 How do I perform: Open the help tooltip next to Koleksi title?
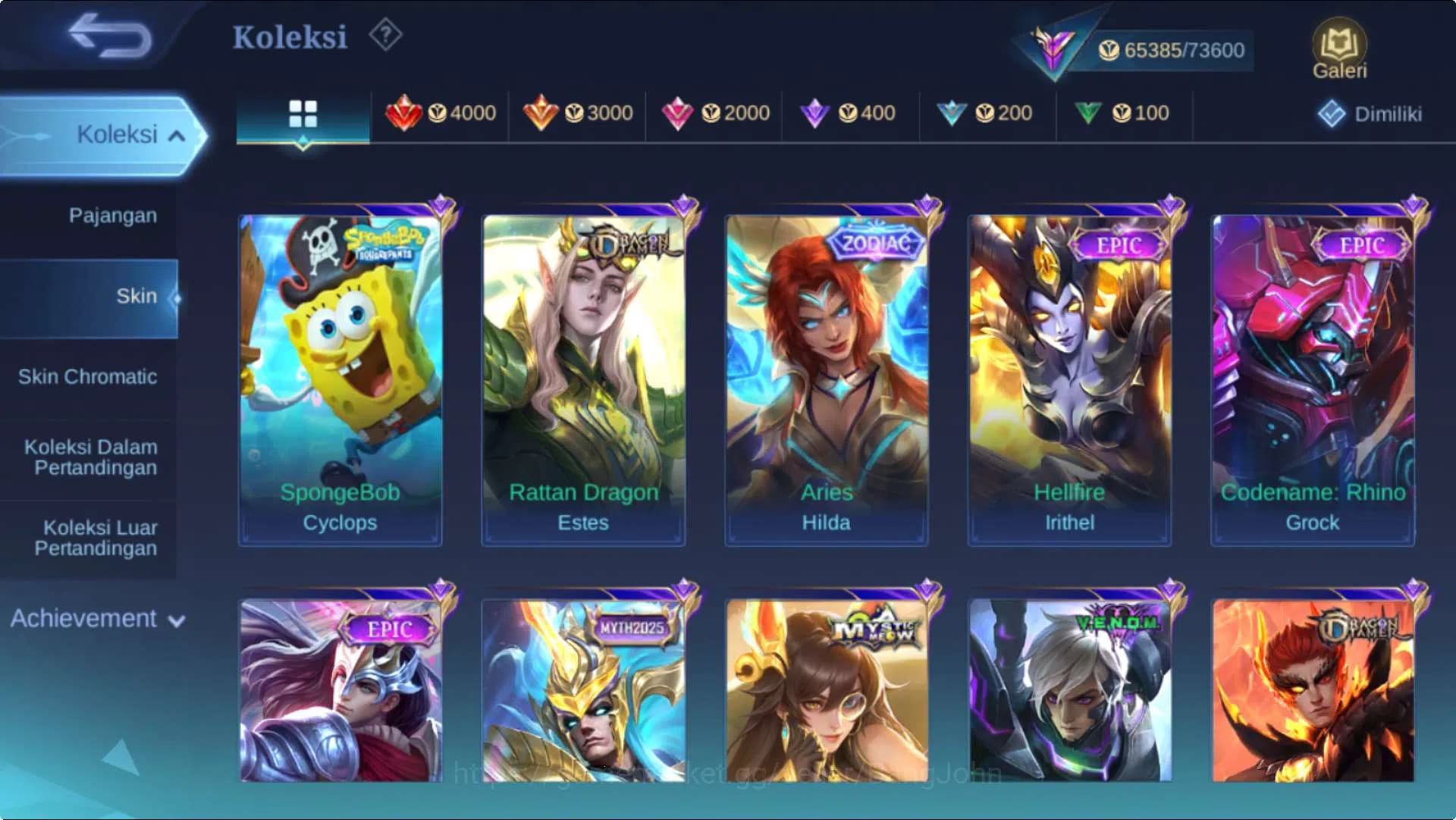(385, 36)
